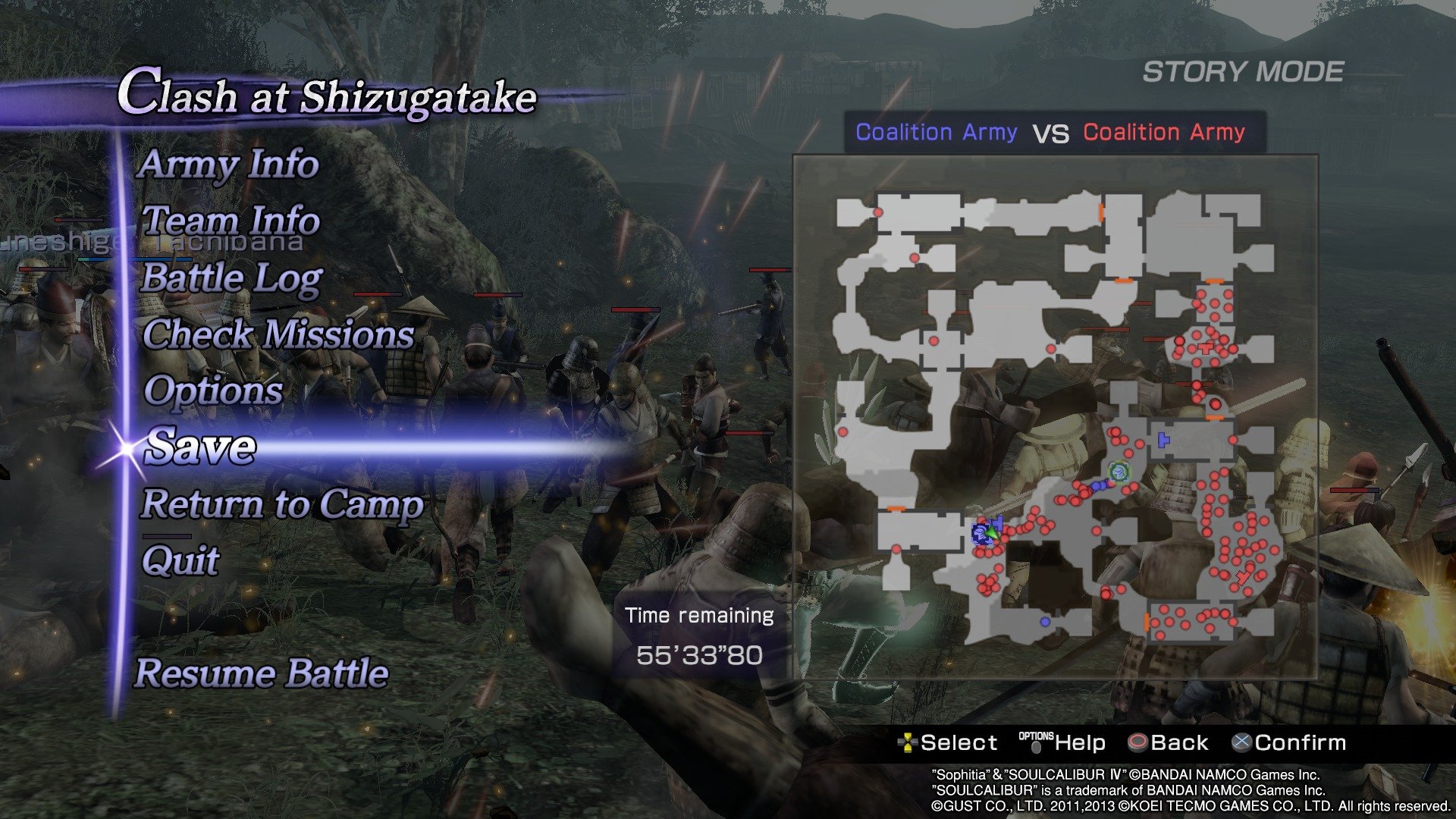Select the player position arrow on the minimap
Screen dimensions: 1456x819
(995, 533)
